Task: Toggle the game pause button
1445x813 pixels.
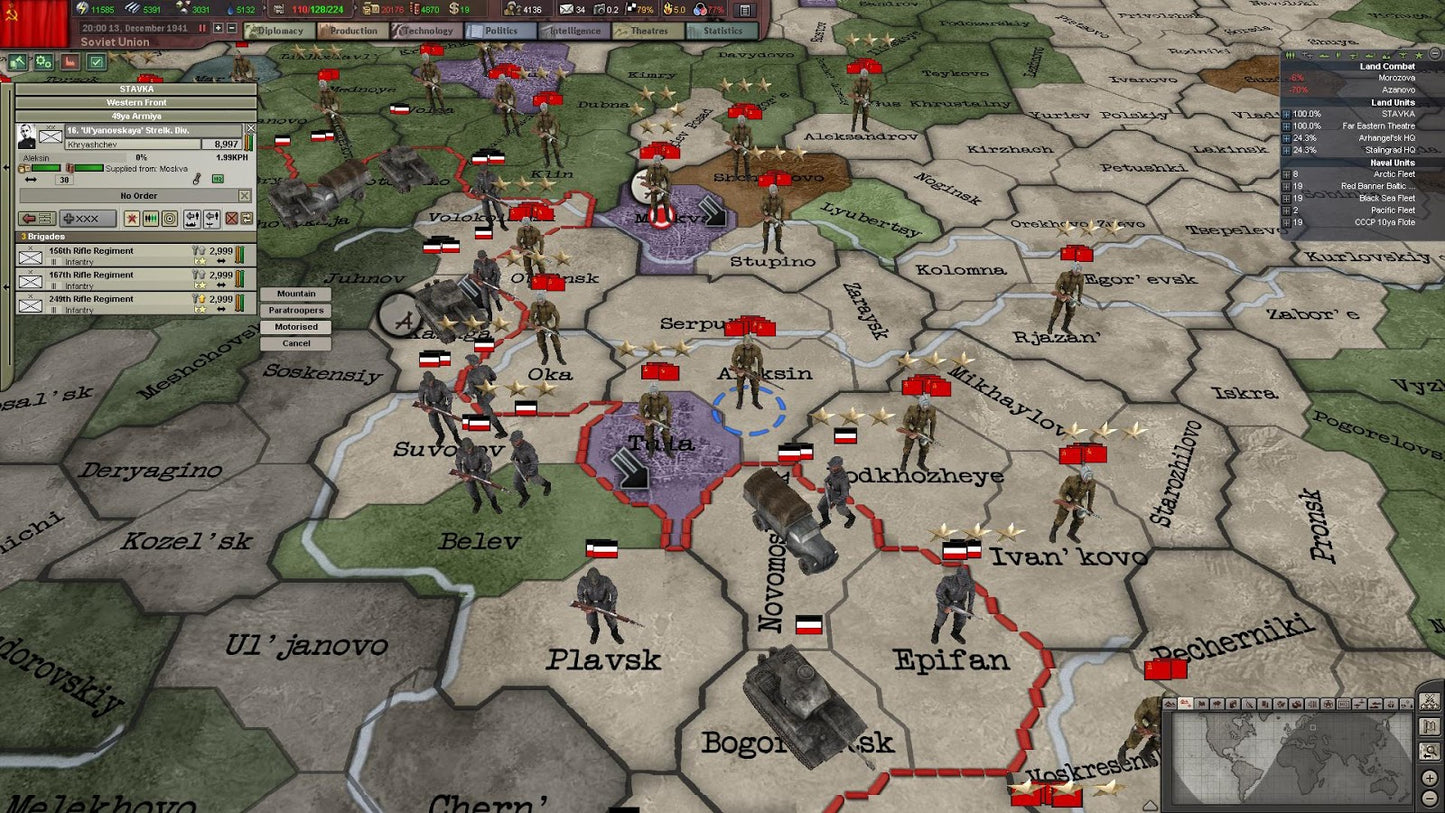Action: point(202,28)
